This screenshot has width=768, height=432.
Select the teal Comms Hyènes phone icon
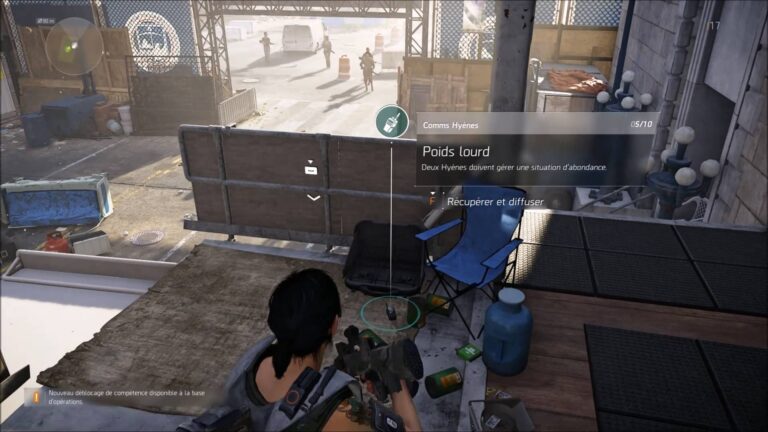point(391,122)
